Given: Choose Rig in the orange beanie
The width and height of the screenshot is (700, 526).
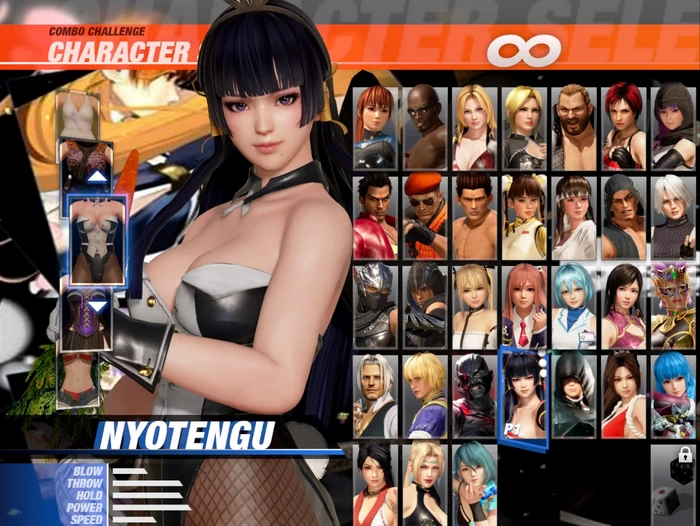Looking at the screenshot, I should point(425,216).
